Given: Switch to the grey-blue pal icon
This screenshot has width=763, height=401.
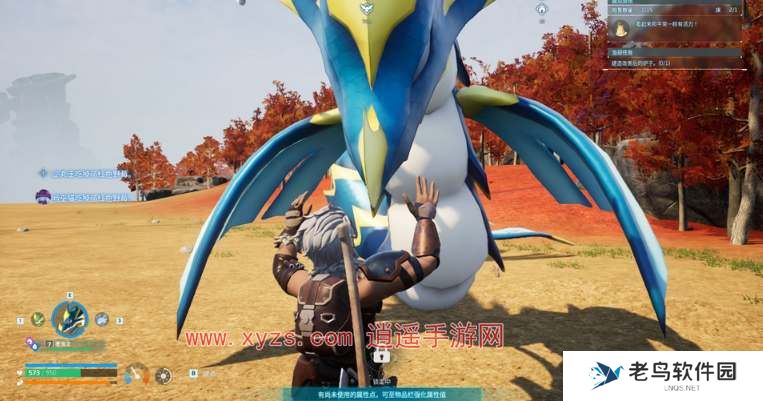Looking at the screenshot, I should (102, 319).
